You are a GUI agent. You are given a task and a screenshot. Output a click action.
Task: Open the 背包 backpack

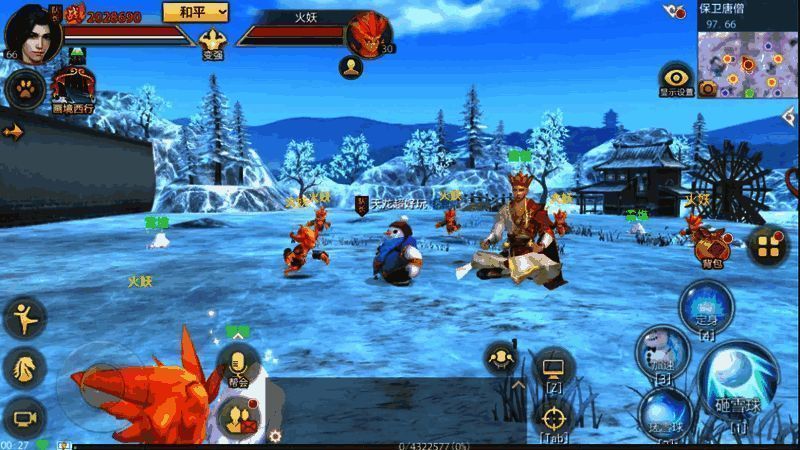(711, 246)
